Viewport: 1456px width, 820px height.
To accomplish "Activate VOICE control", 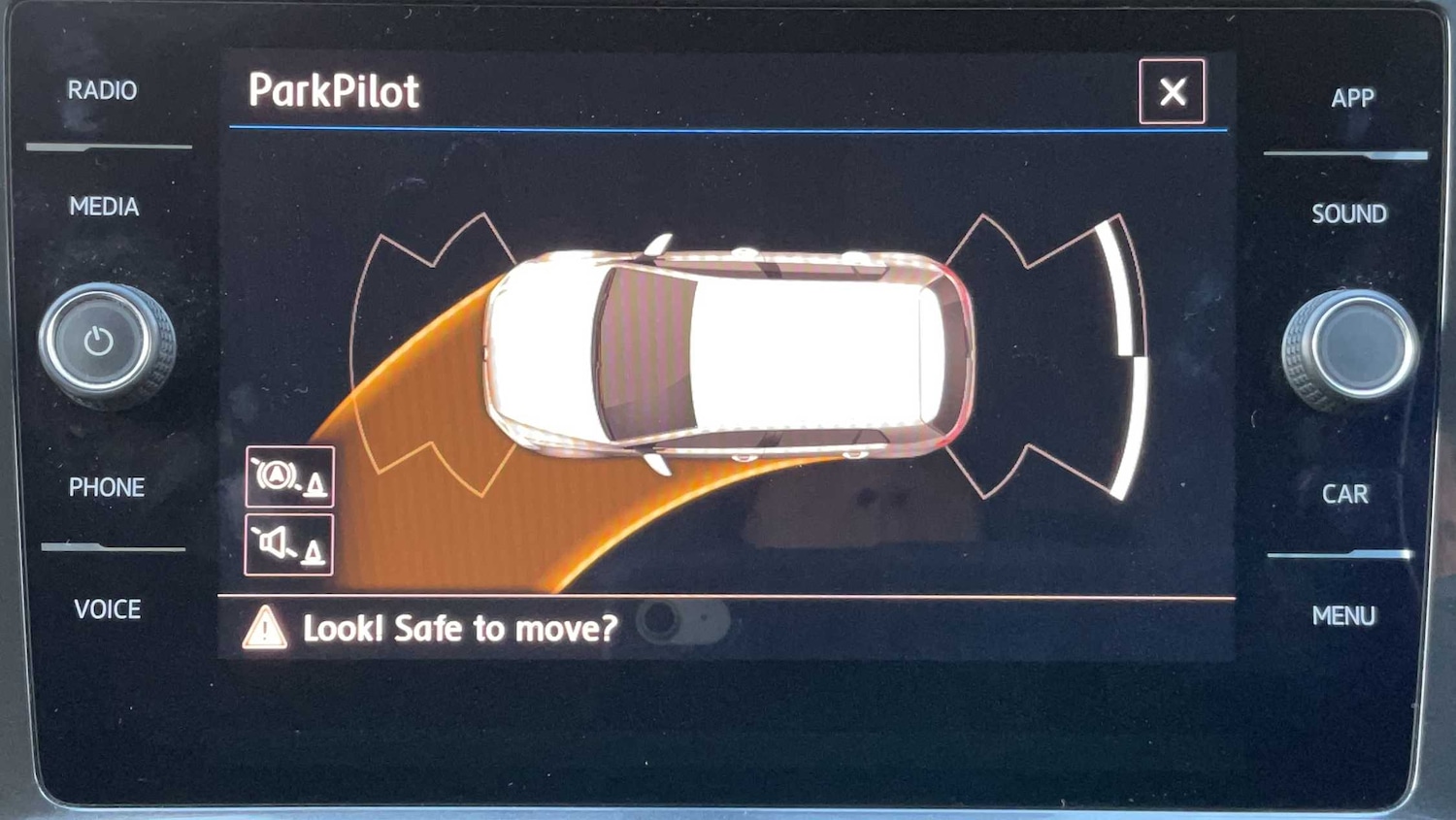I will point(108,609).
